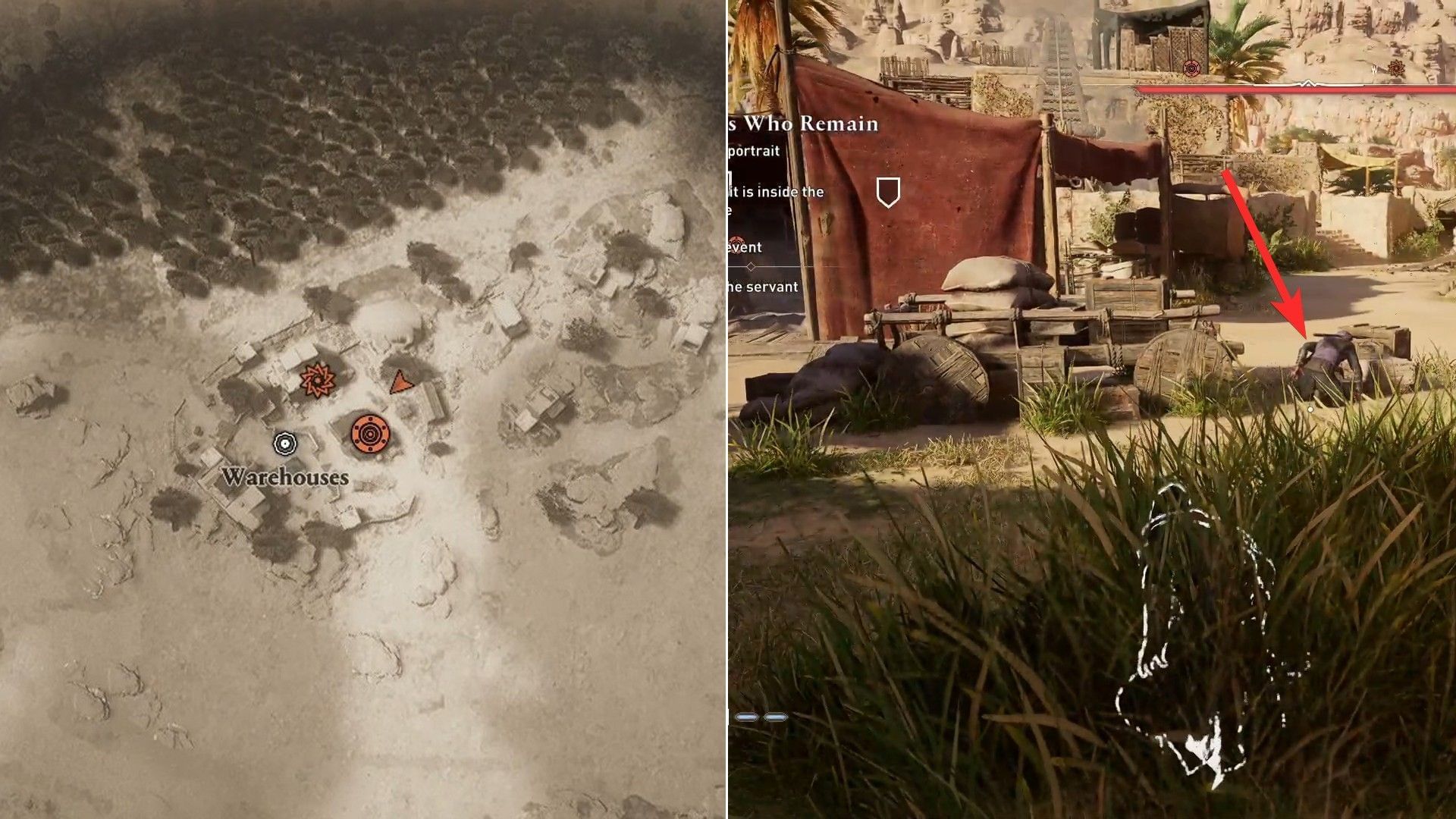Toggle the left white tool capsule indicator
Screen dimensions: 1456x819
click(x=746, y=716)
